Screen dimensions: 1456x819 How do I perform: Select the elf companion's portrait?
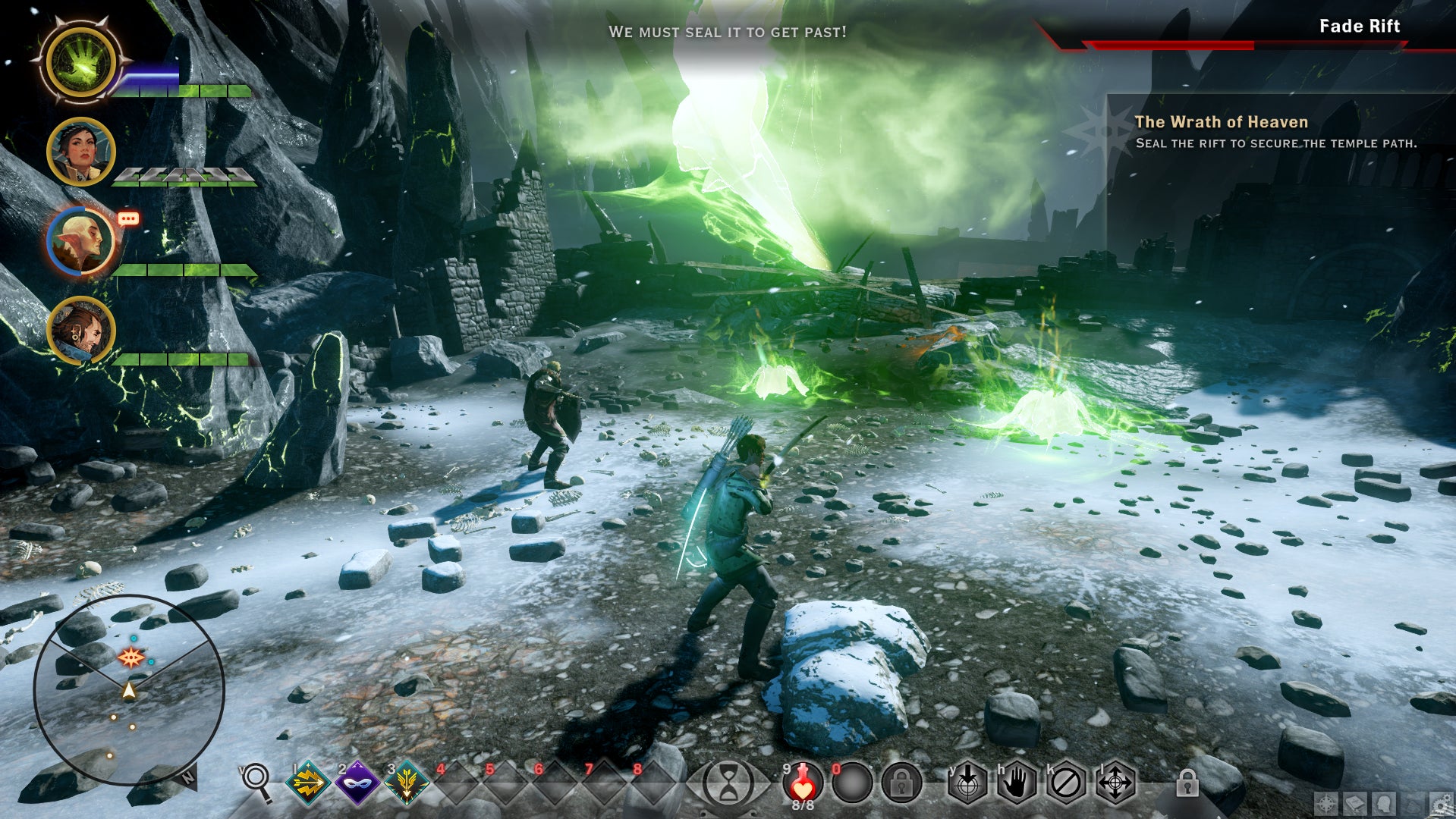tap(81, 240)
